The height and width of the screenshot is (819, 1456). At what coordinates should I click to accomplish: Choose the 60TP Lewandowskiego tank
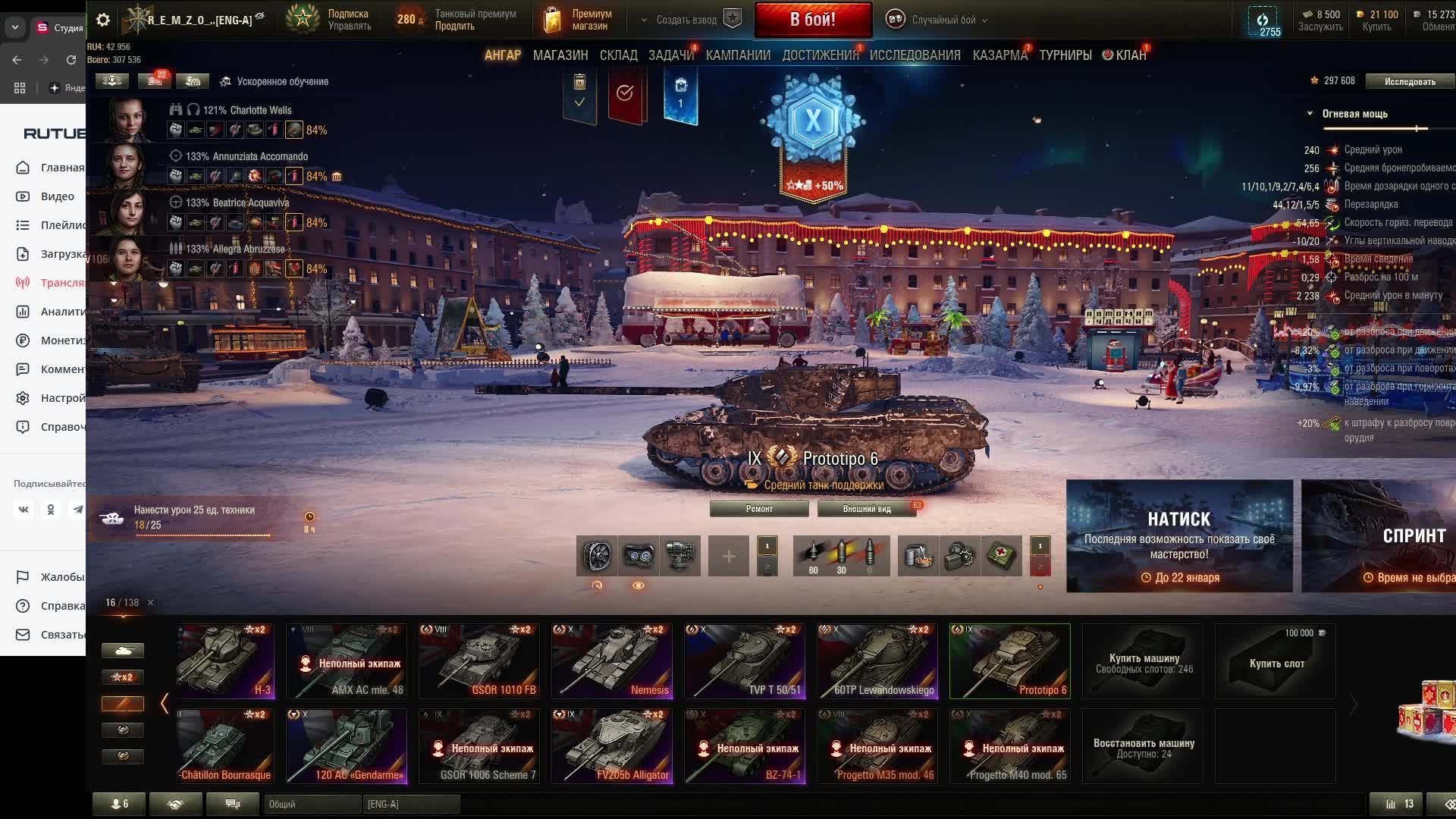(877, 661)
